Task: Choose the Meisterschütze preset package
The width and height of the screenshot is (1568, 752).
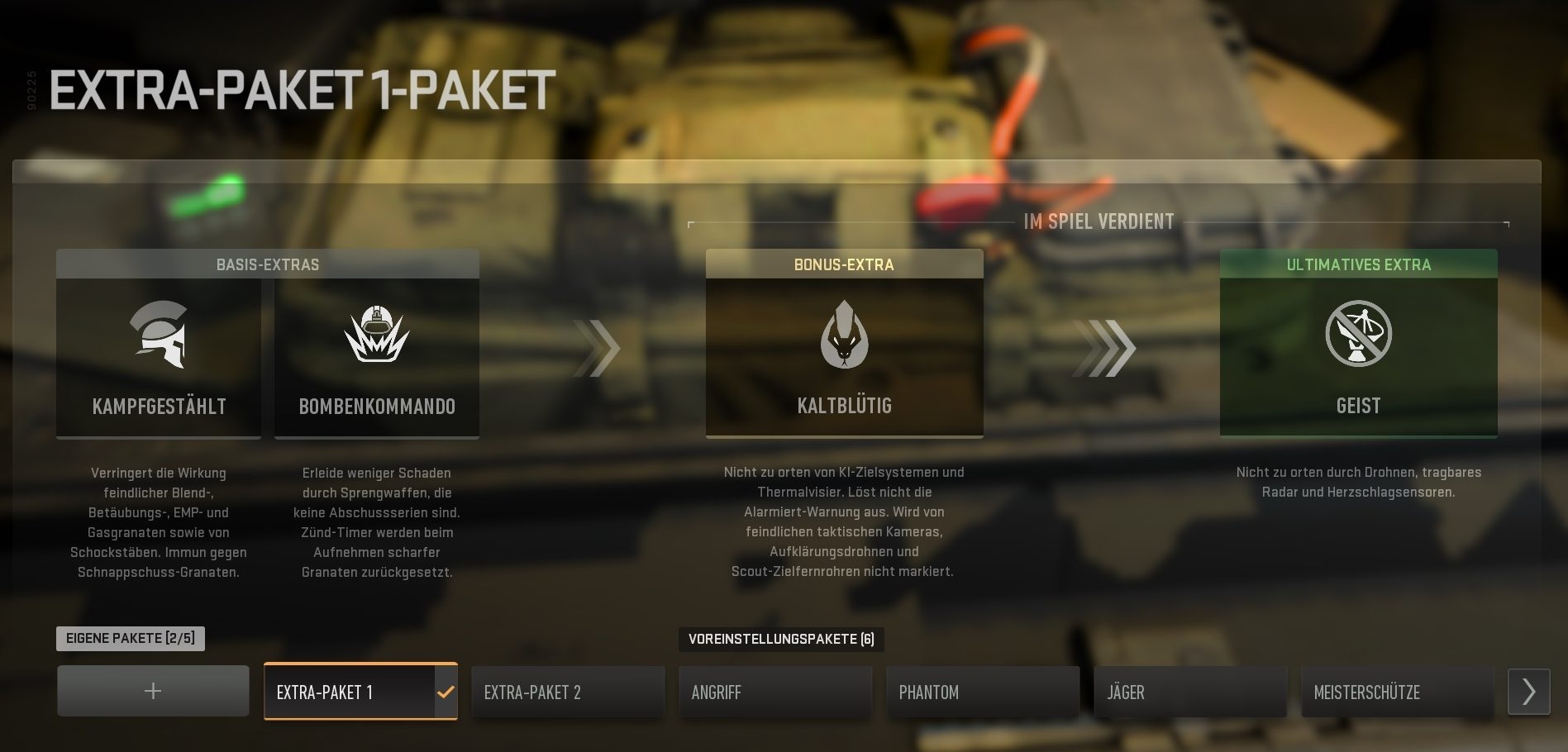Action: tap(1398, 692)
